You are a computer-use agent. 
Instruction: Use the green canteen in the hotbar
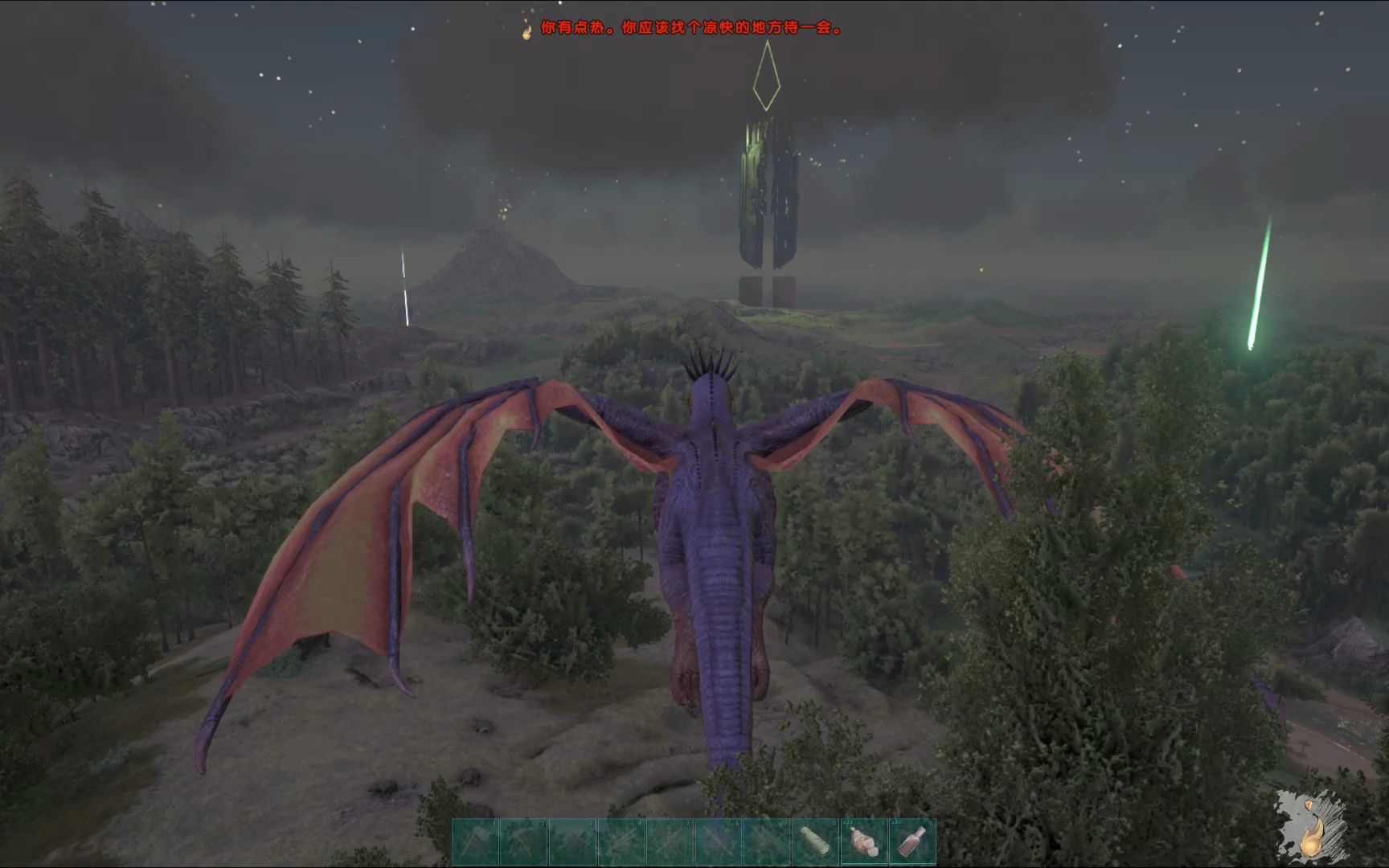pyautogui.click(x=815, y=841)
